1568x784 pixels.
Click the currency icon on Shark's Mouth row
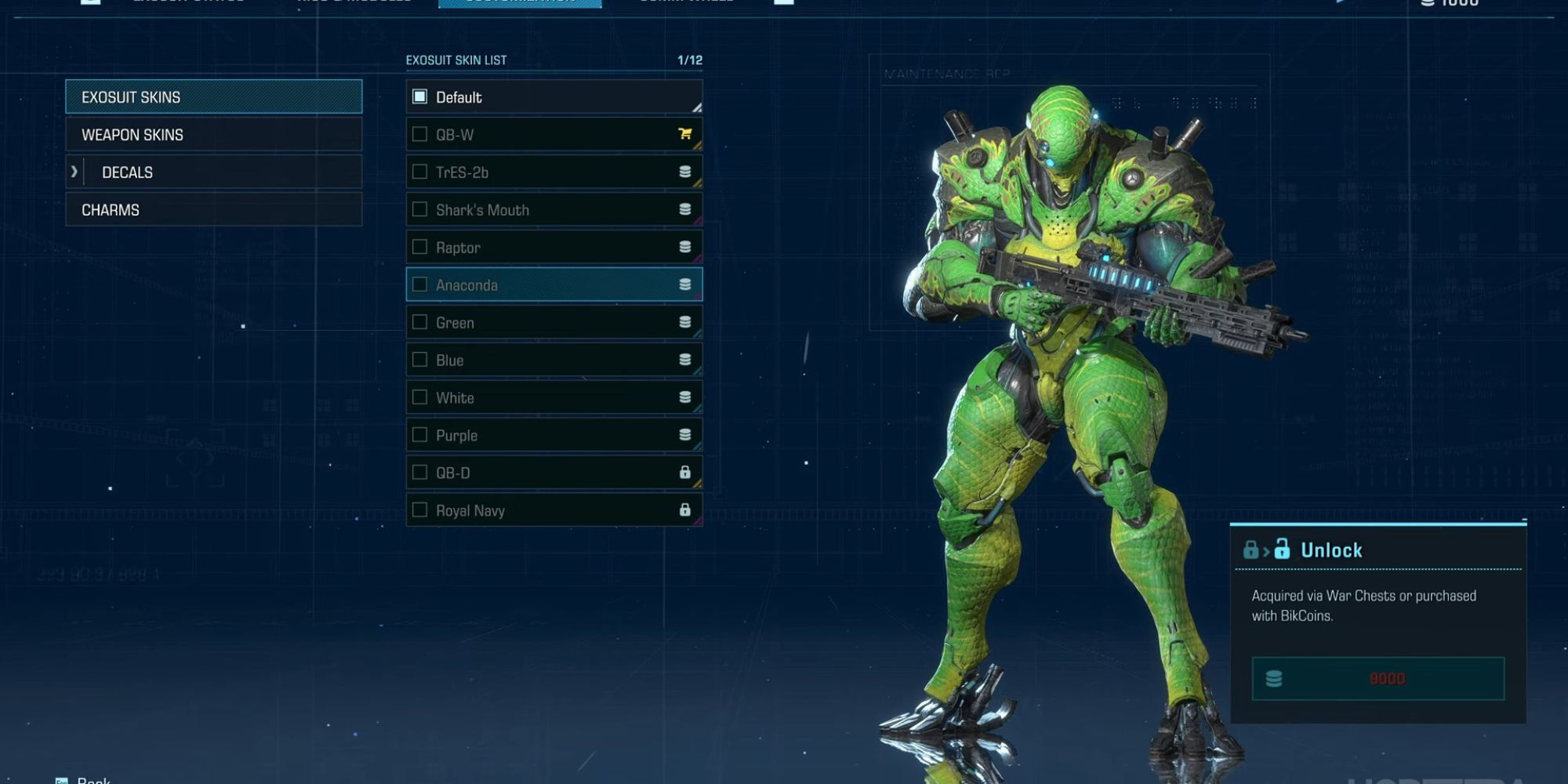(x=686, y=209)
